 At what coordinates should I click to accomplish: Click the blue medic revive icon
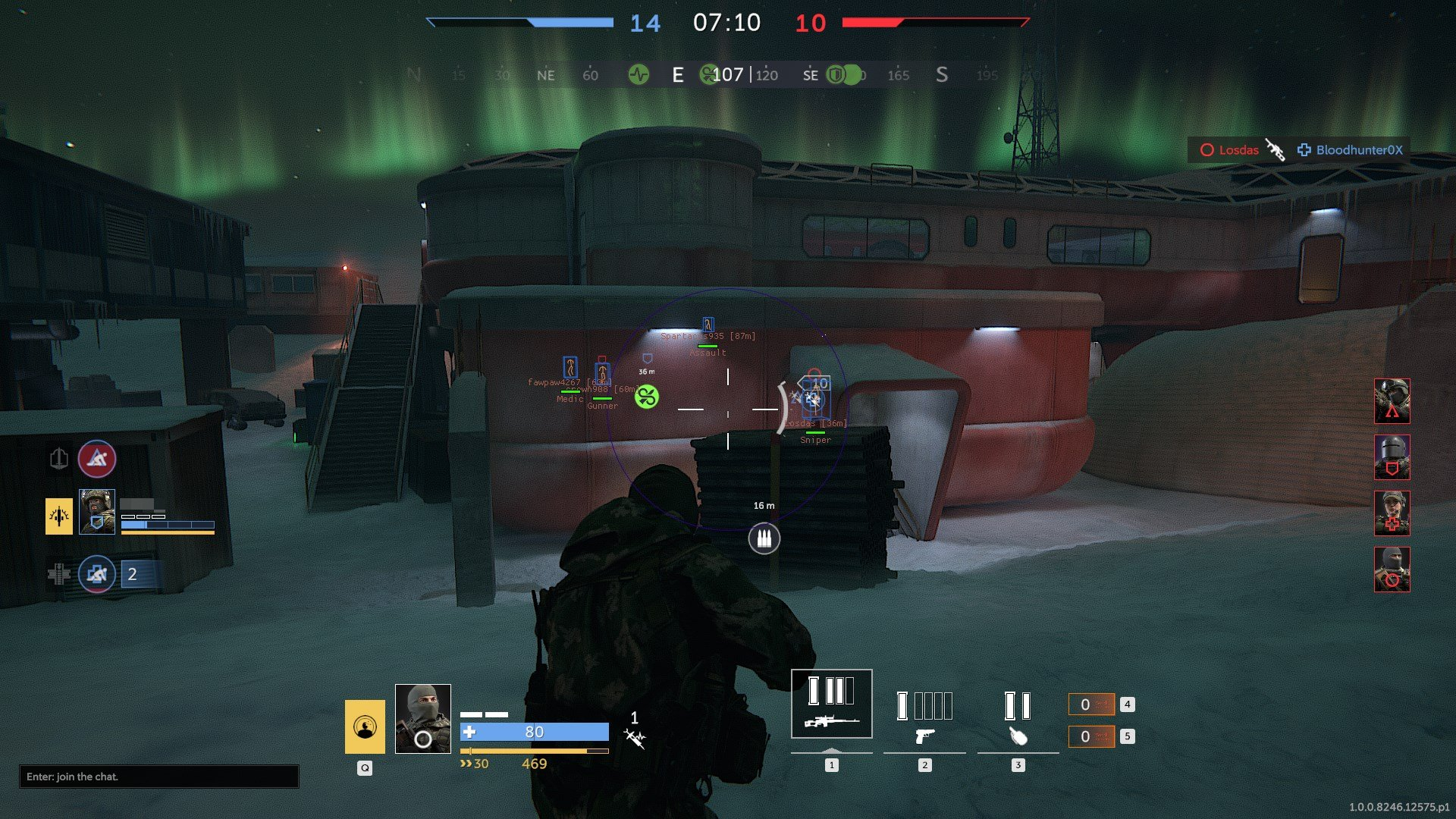[97, 574]
